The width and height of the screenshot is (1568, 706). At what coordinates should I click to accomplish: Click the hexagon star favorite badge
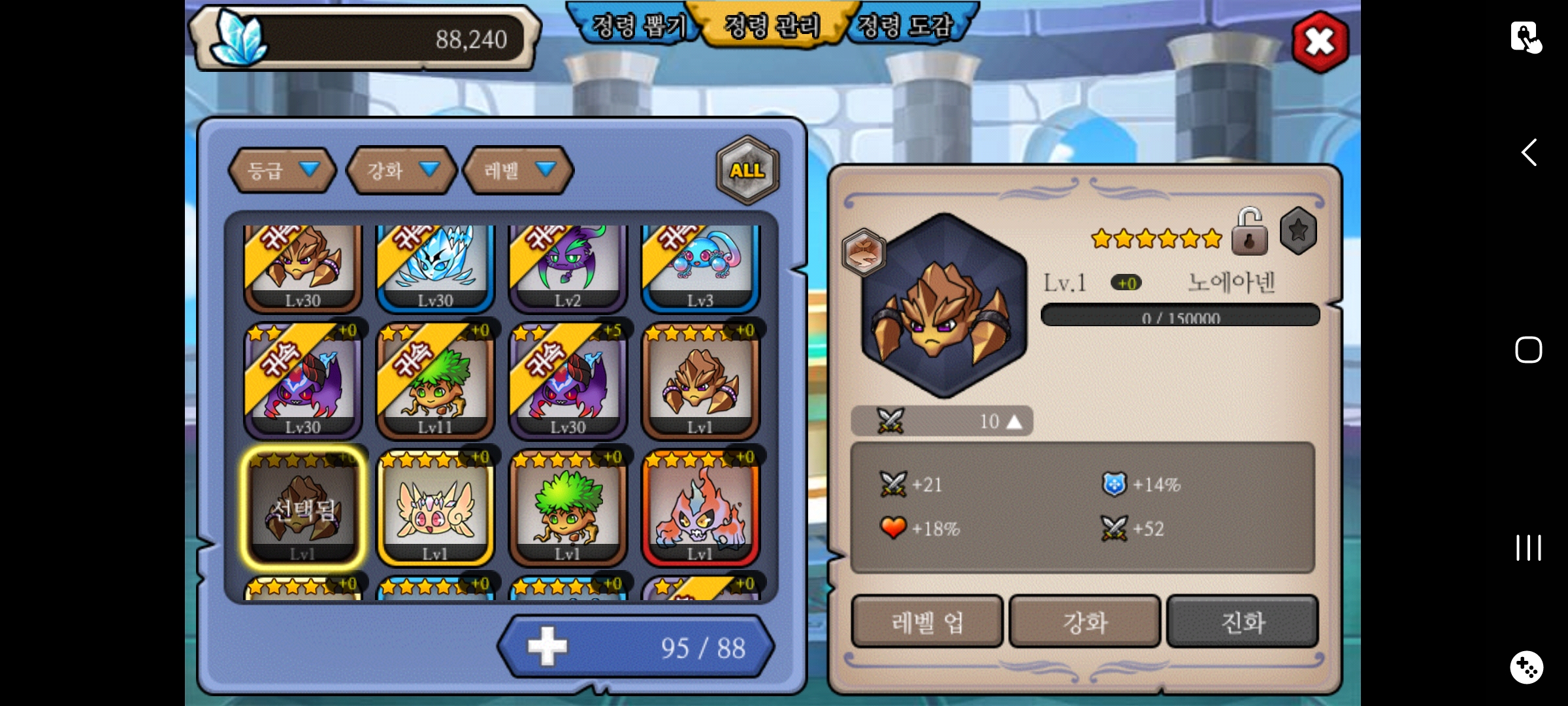1298,231
